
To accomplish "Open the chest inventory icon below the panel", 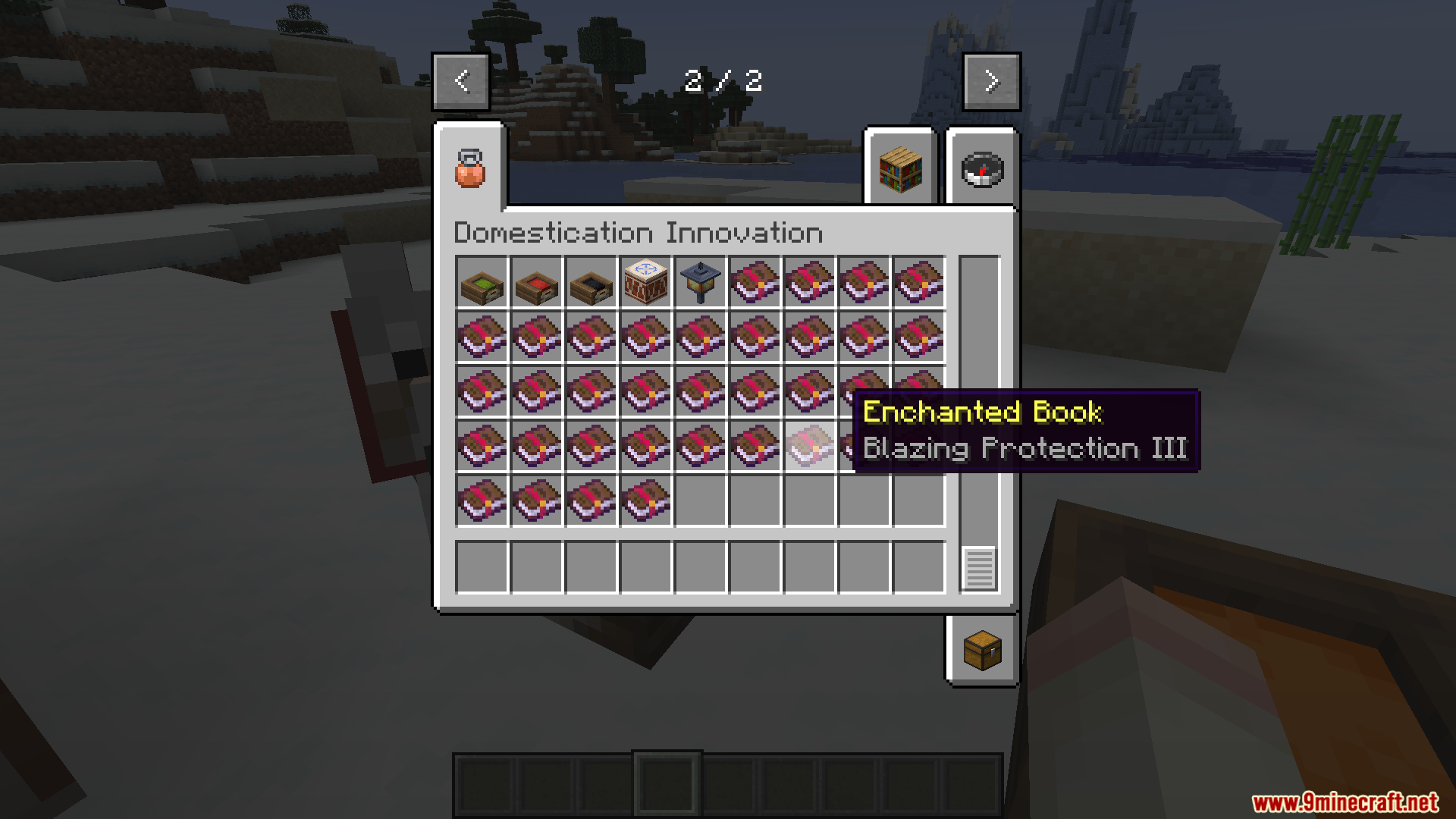I will click(x=981, y=649).
